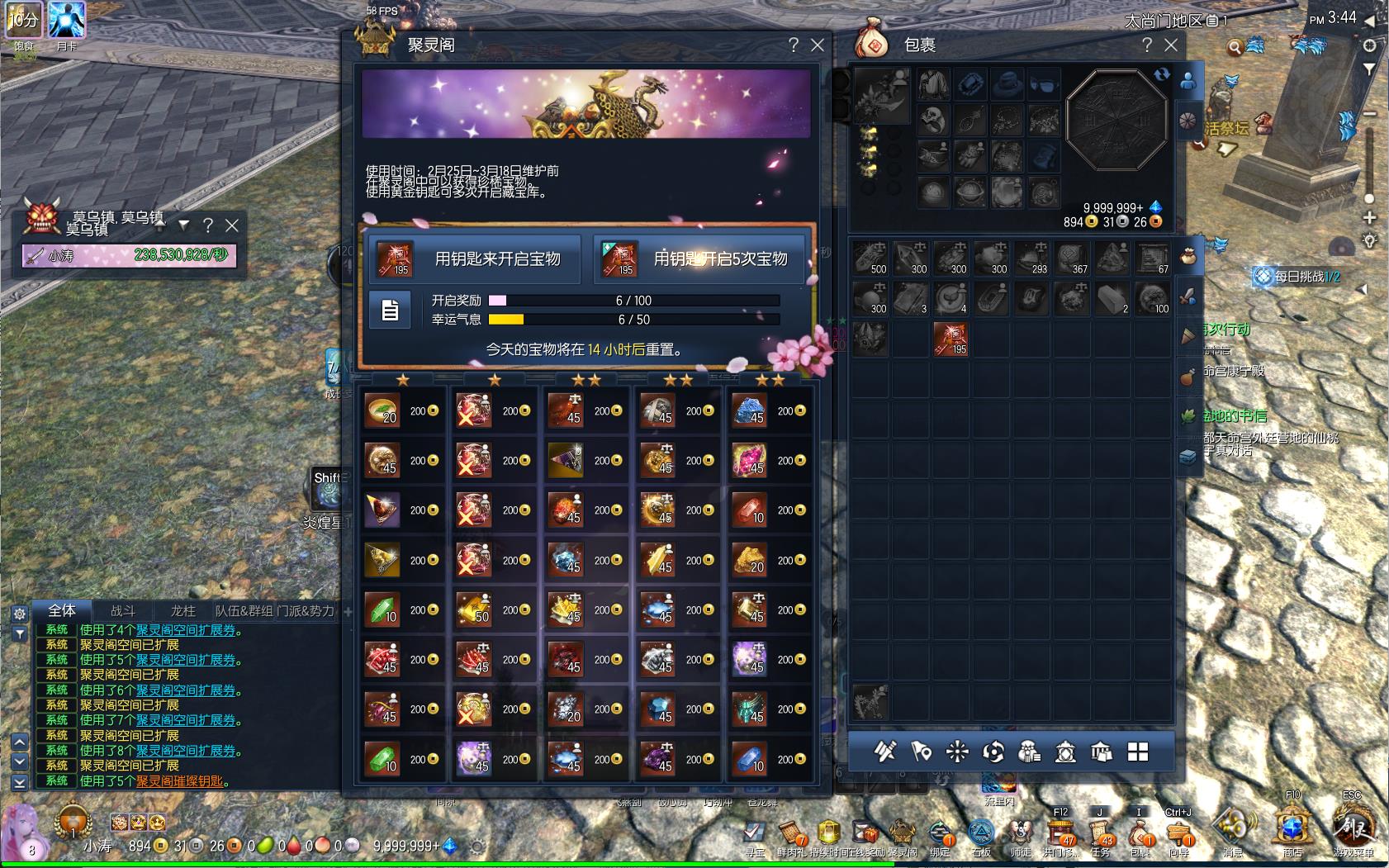
Task: Close the 莫乌镇 damage meter panel
Action: coord(233,225)
